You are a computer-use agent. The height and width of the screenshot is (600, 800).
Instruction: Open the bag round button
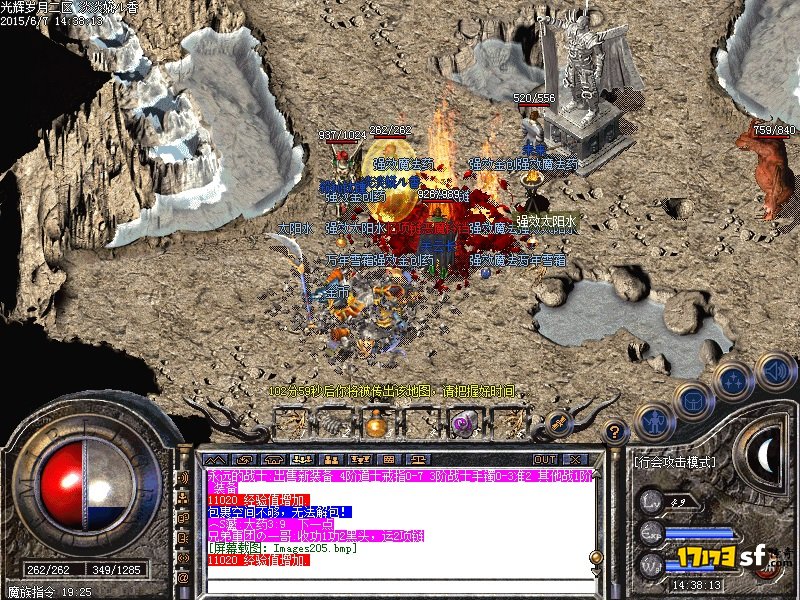(x=695, y=399)
